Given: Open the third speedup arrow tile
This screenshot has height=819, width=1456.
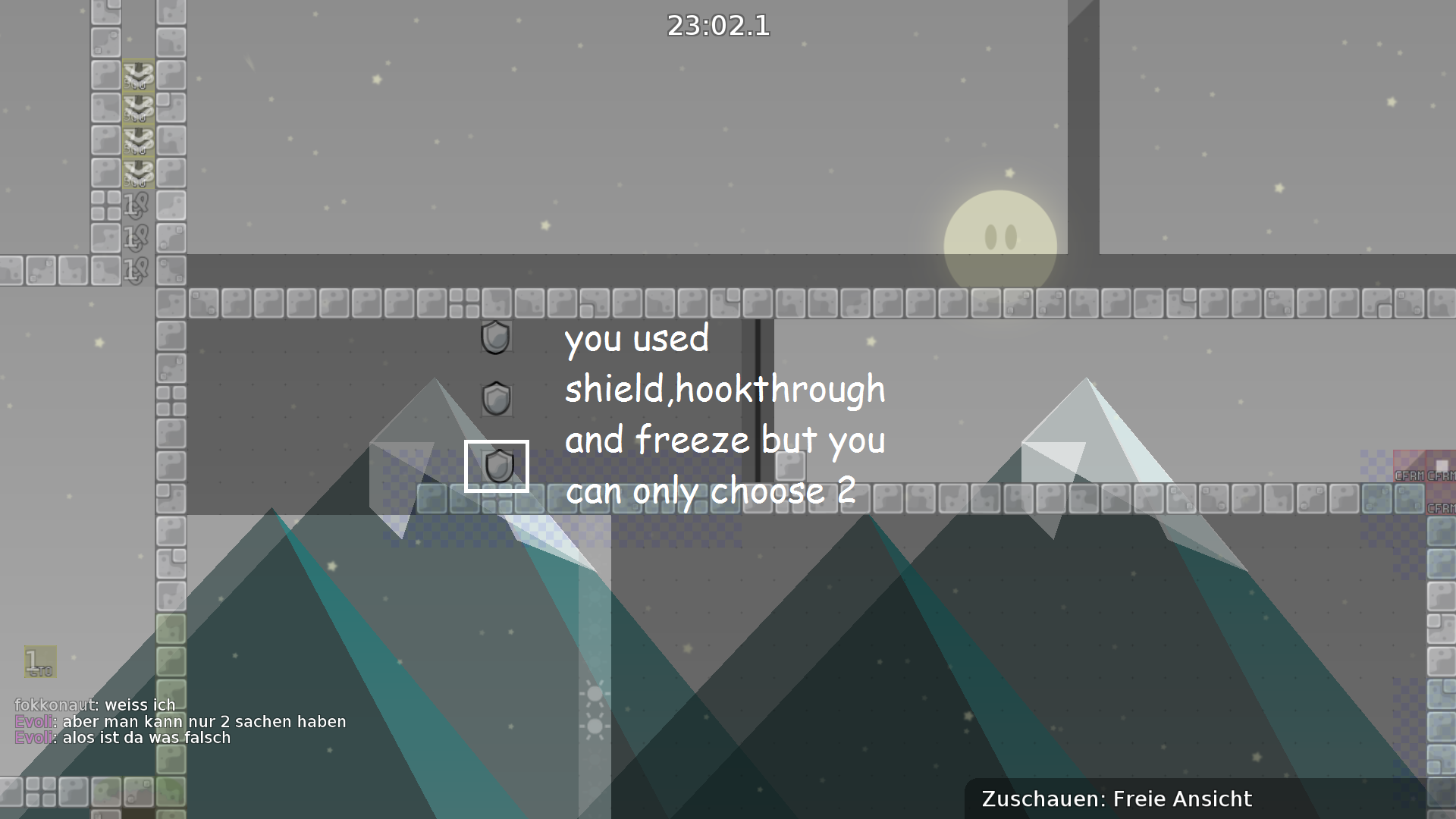Looking at the screenshot, I should click(x=137, y=140).
